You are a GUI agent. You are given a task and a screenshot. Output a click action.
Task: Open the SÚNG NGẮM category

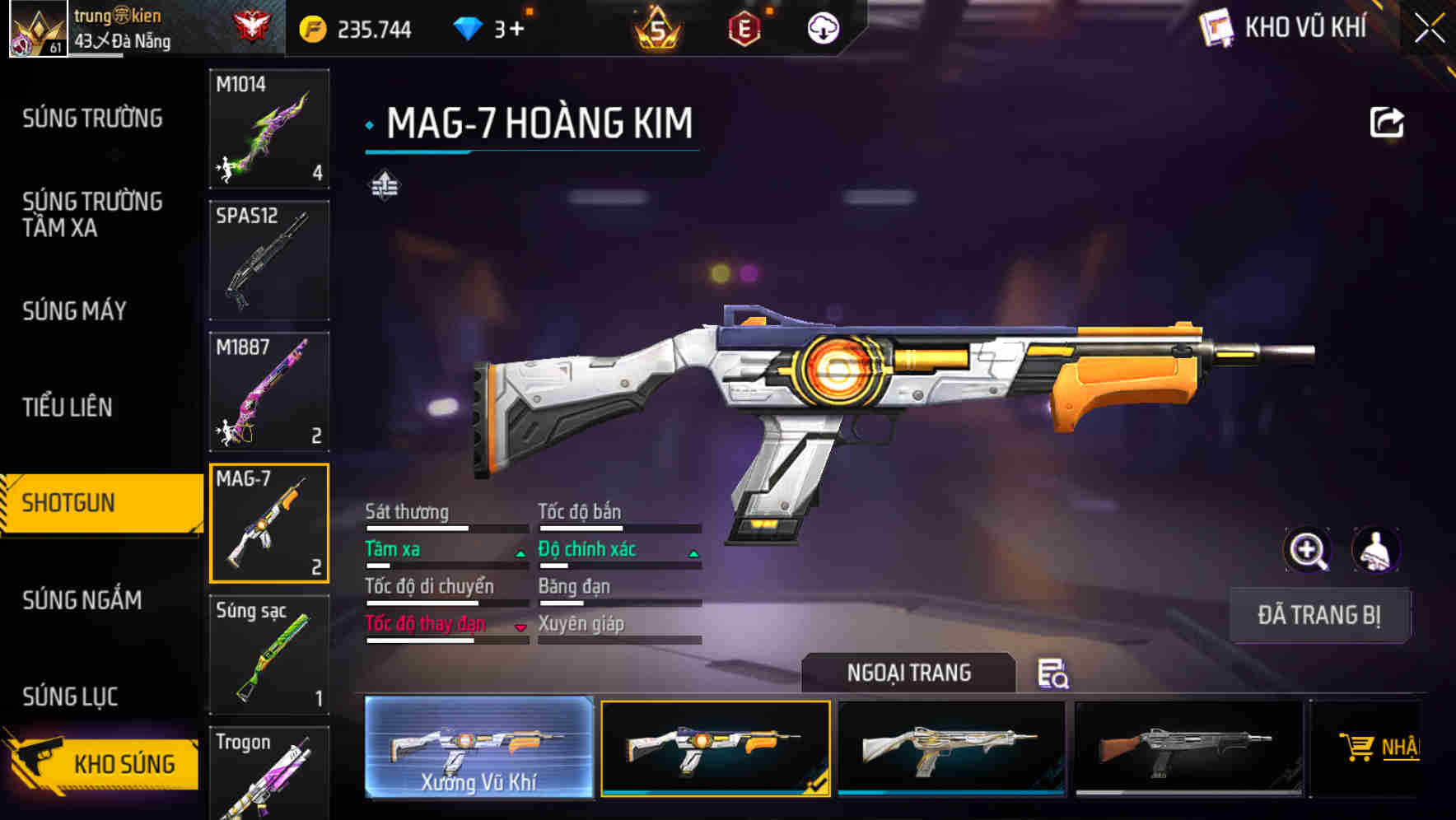(x=82, y=601)
